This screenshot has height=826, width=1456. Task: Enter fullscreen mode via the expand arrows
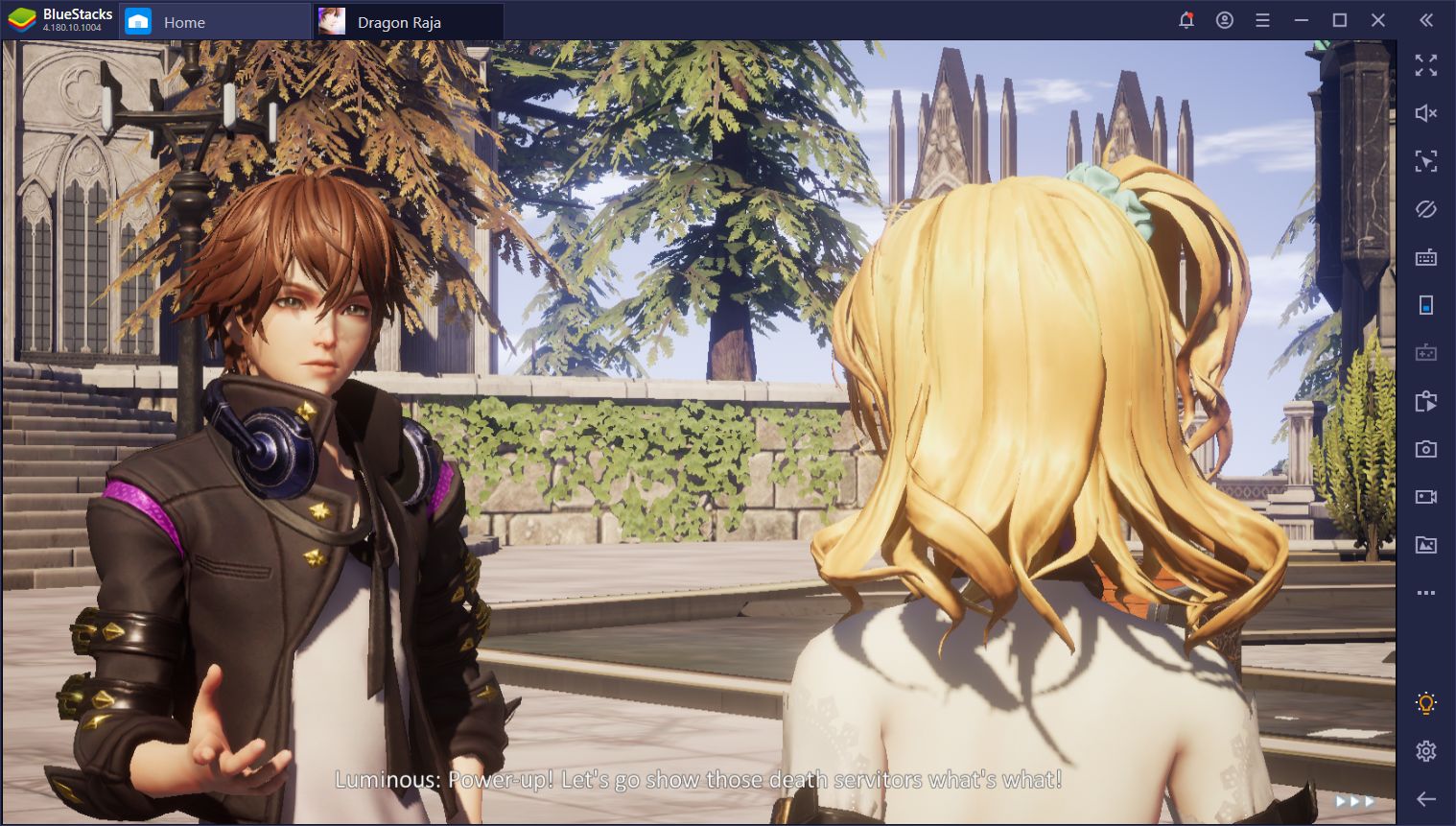pyautogui.click(x=1426, y=65)
